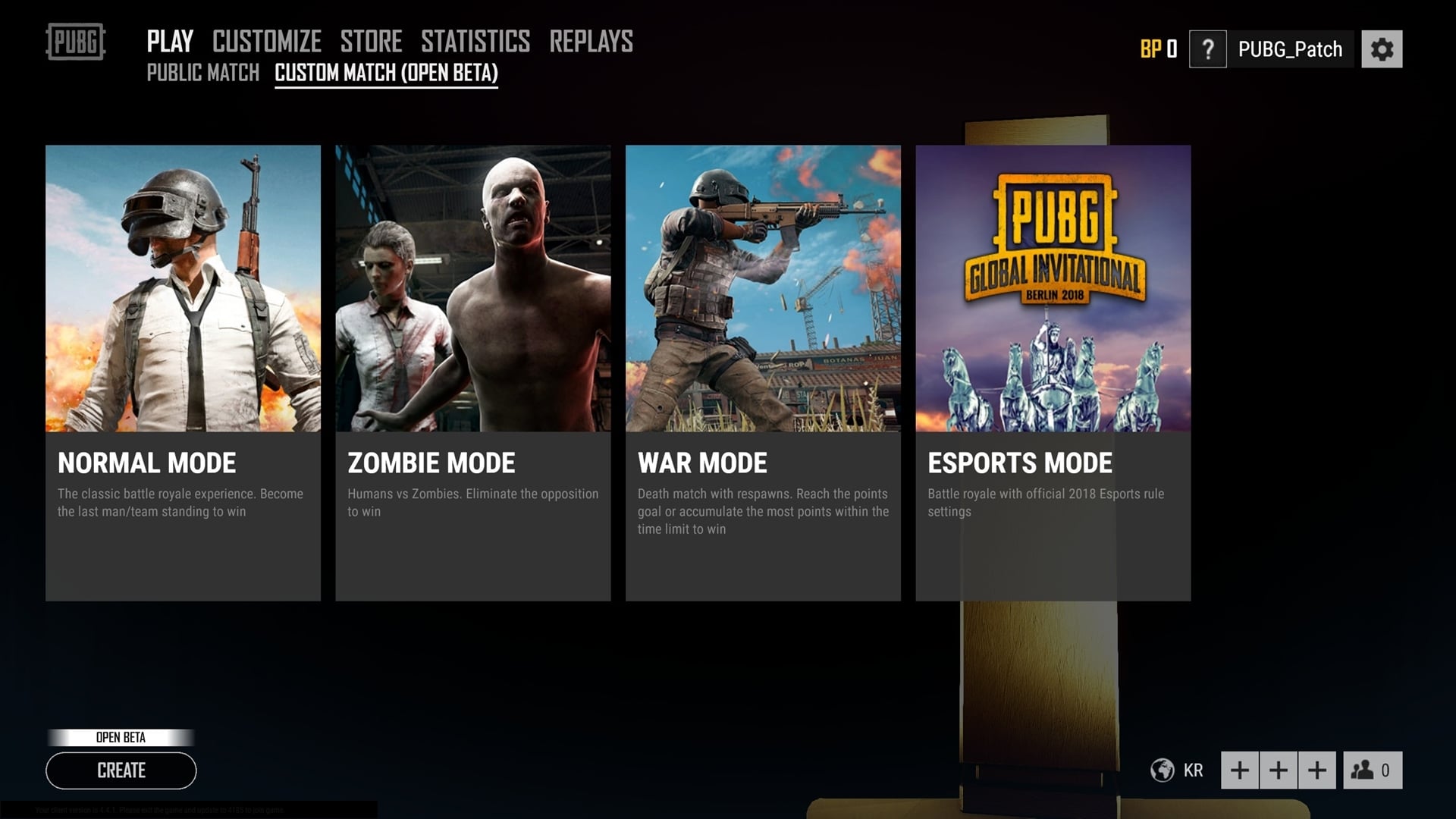Select the ZOMBIE MODE card
1456x819 pixels.
click(472, 372)
